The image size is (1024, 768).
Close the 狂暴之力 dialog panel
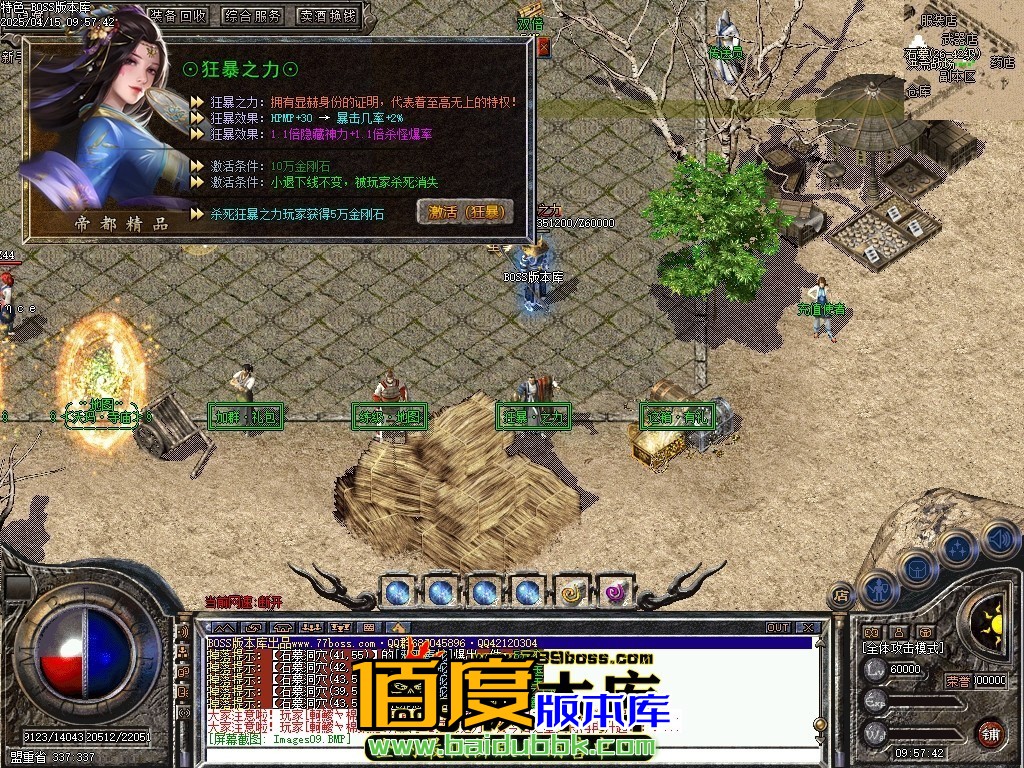point(543,46)
